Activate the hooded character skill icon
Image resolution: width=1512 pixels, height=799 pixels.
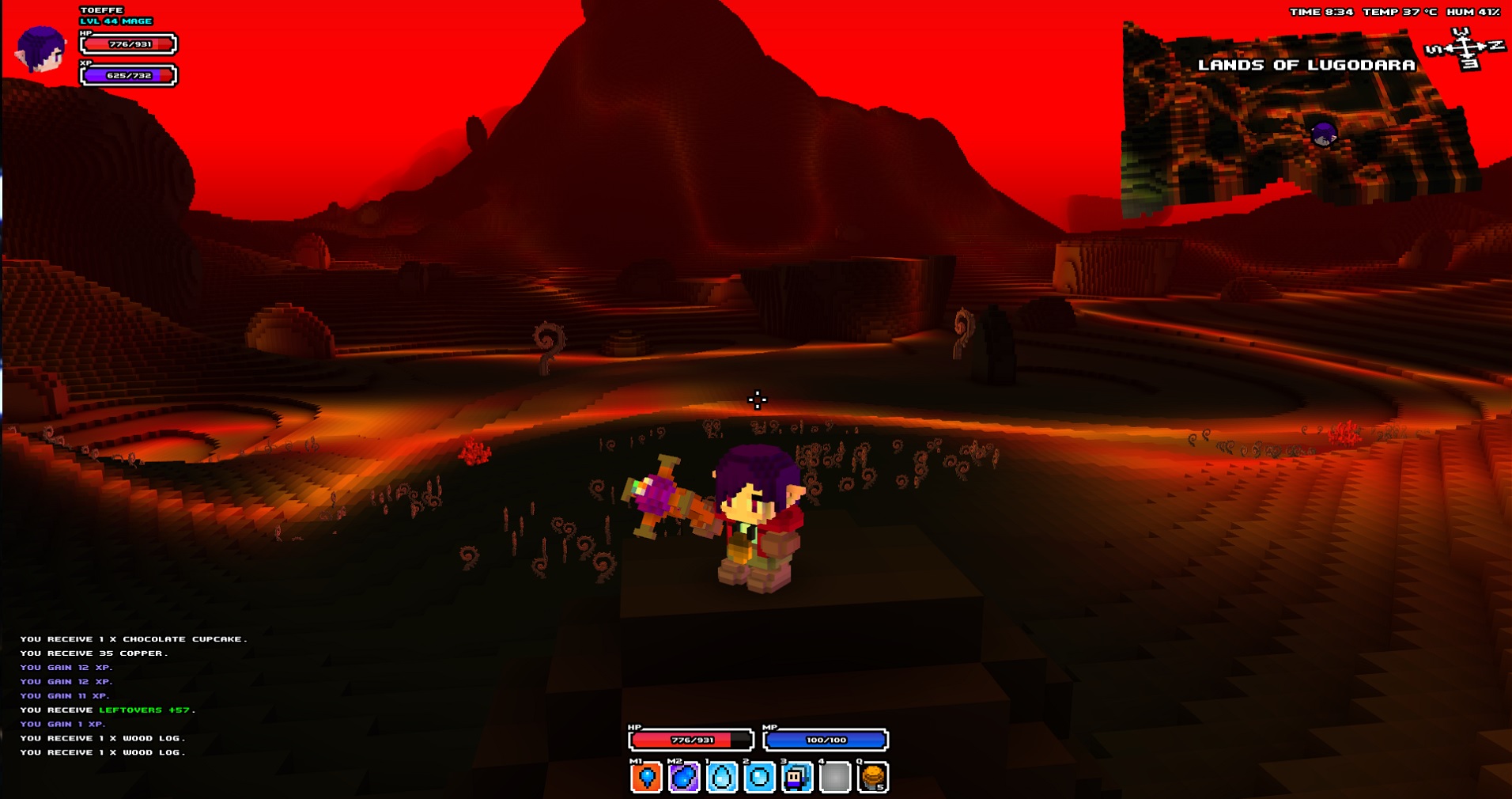coord(797,778)
